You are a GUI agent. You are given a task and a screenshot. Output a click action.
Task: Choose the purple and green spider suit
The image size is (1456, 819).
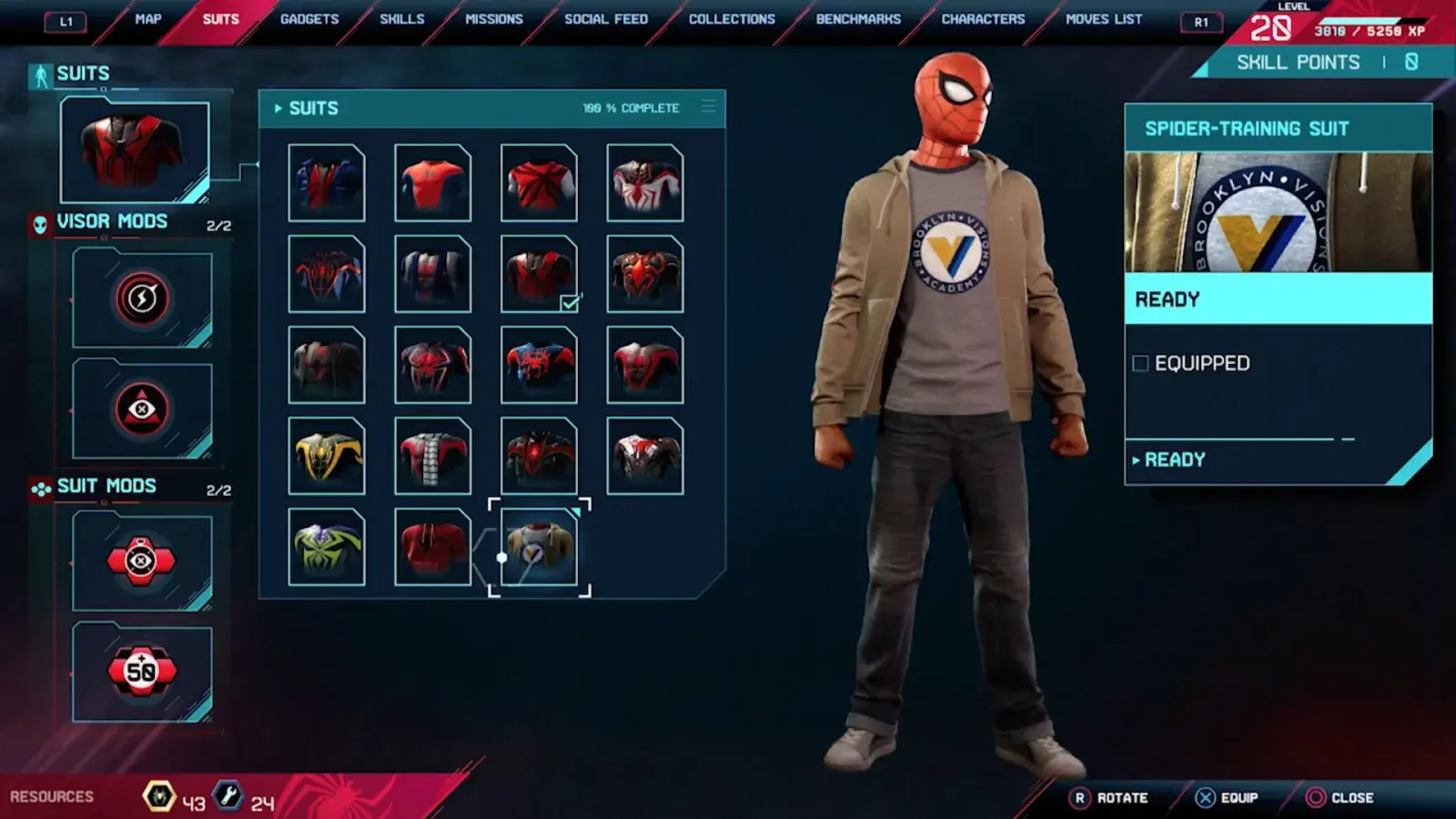(x=327, y=547)
